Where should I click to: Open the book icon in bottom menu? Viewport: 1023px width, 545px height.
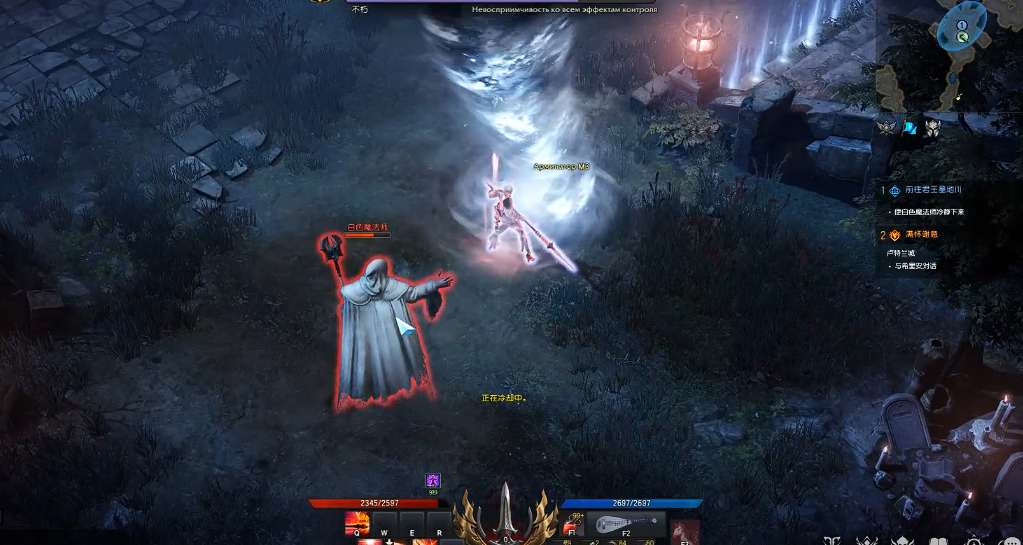(938, 541)
